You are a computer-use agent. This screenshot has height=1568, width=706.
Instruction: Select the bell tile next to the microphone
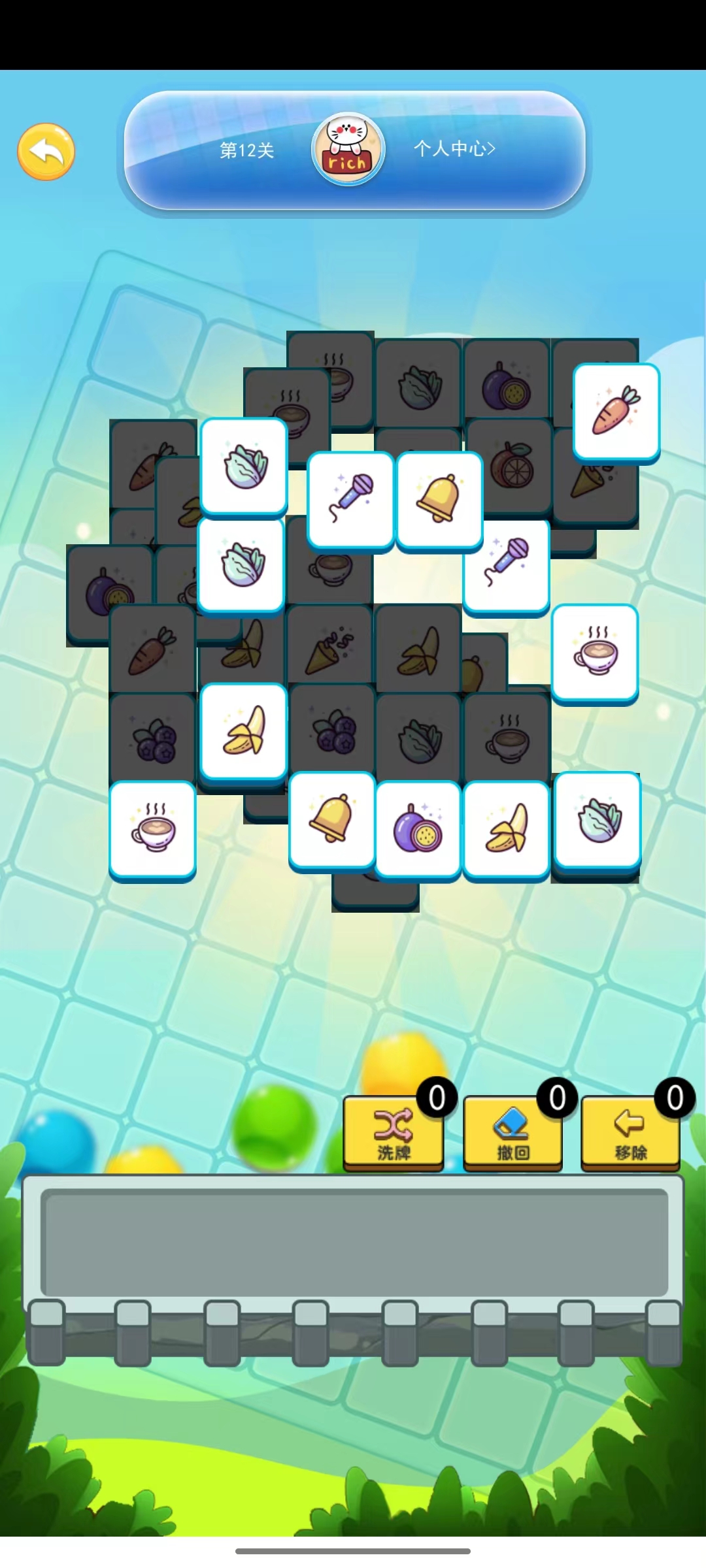pyautogui.click(x=439, y=500)
